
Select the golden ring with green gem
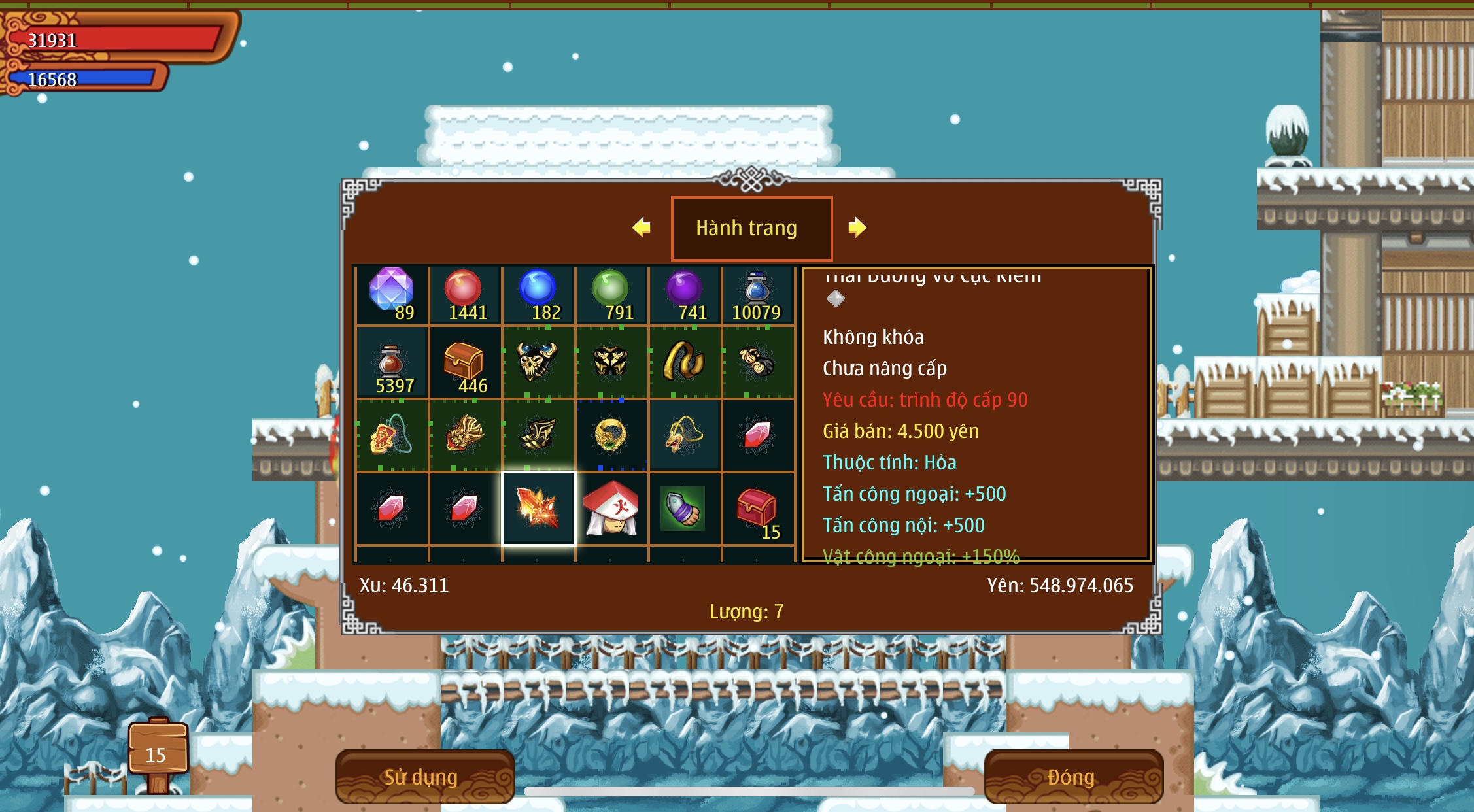point(611,435)
